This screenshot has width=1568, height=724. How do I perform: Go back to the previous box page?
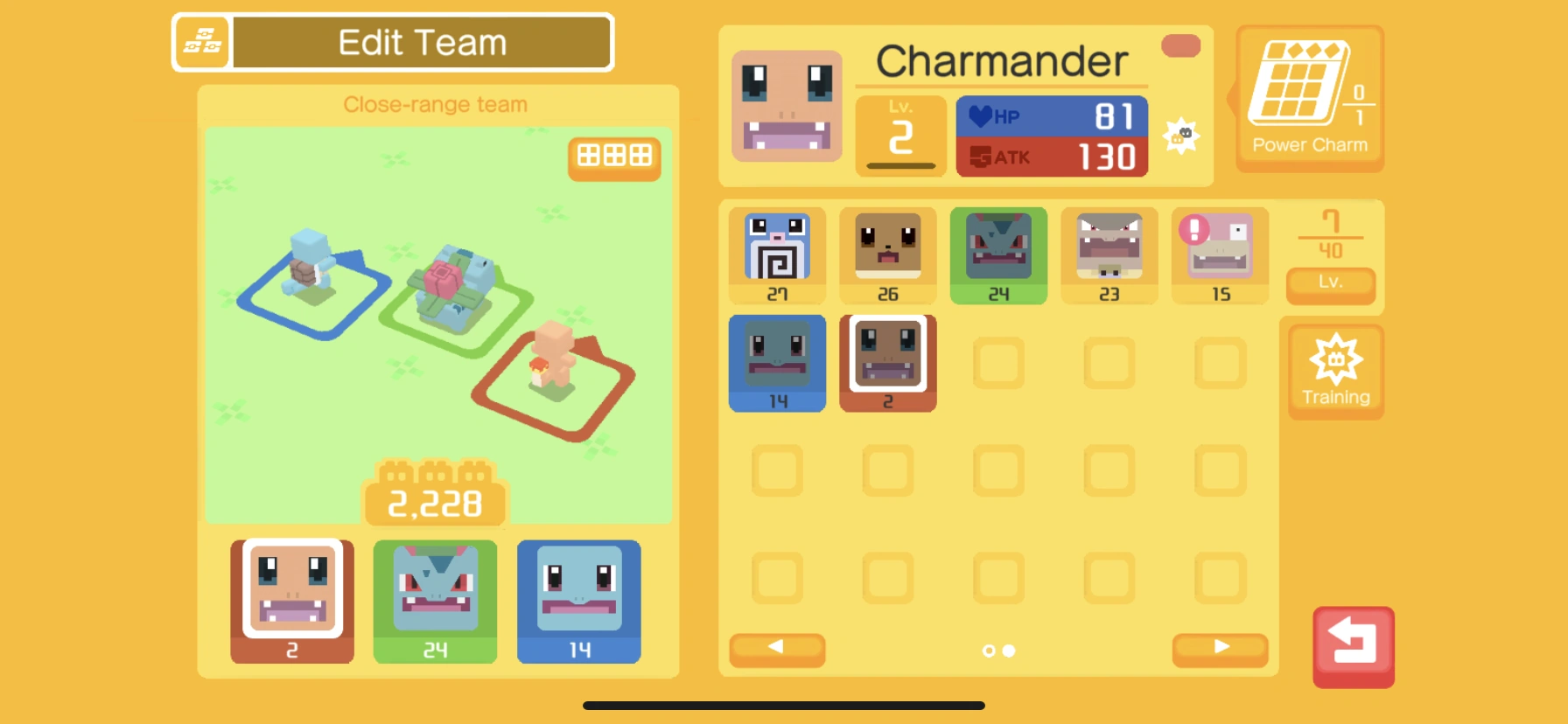[x=775, y=649]
